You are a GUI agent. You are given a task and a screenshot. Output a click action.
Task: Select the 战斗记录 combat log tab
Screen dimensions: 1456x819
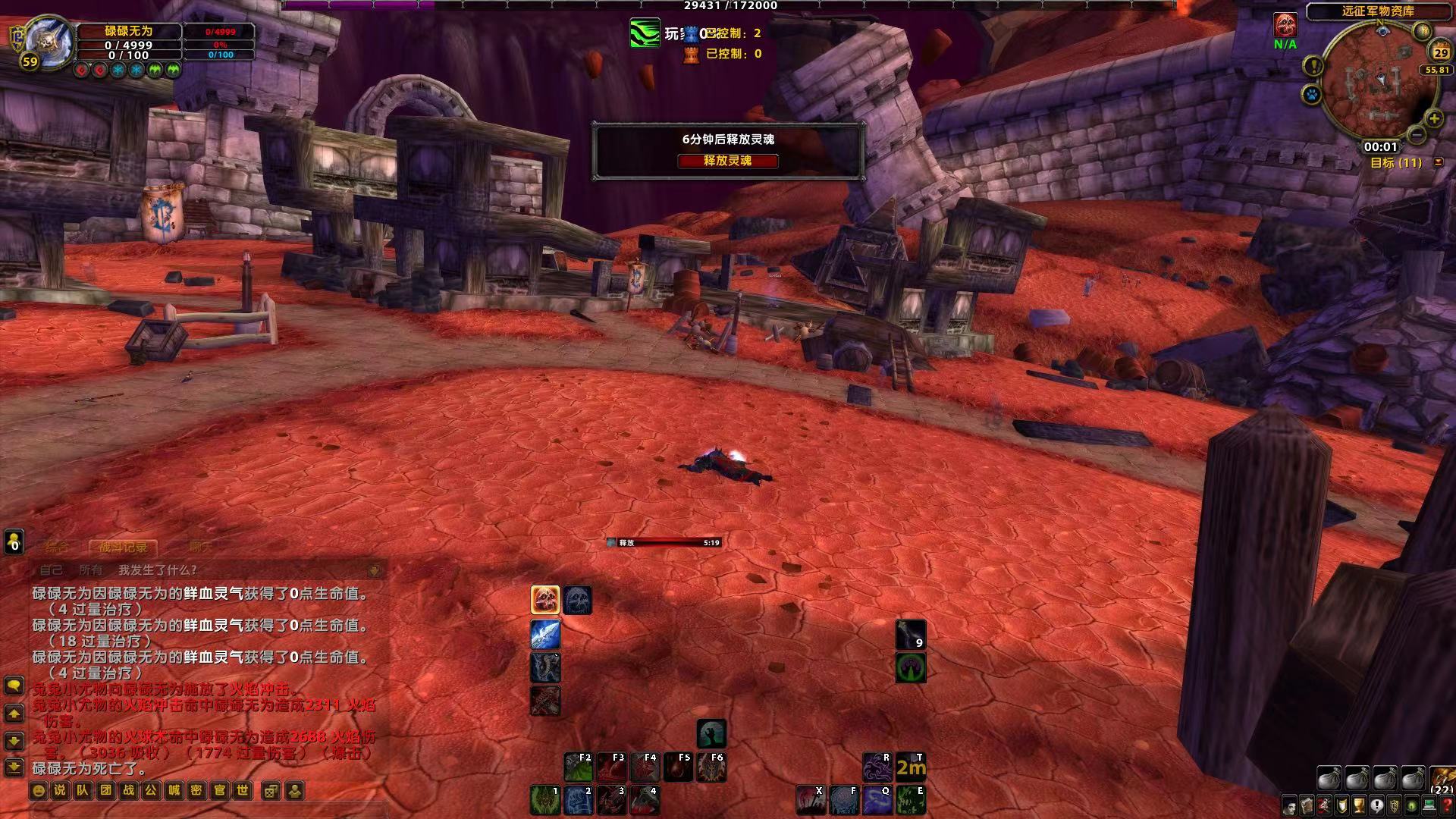123,546
